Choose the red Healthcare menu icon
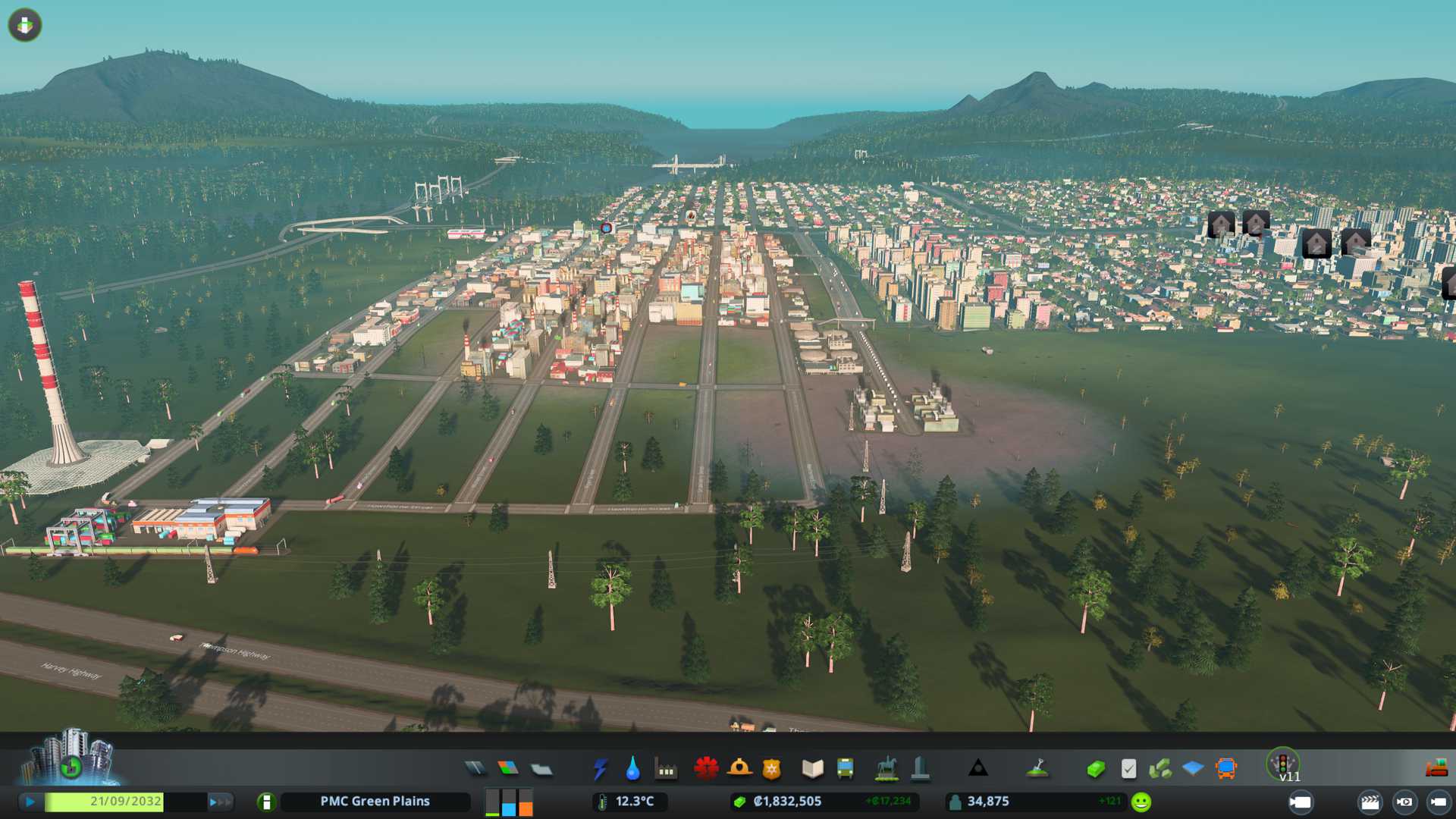 pyautogui.click(x=706, y=769)
